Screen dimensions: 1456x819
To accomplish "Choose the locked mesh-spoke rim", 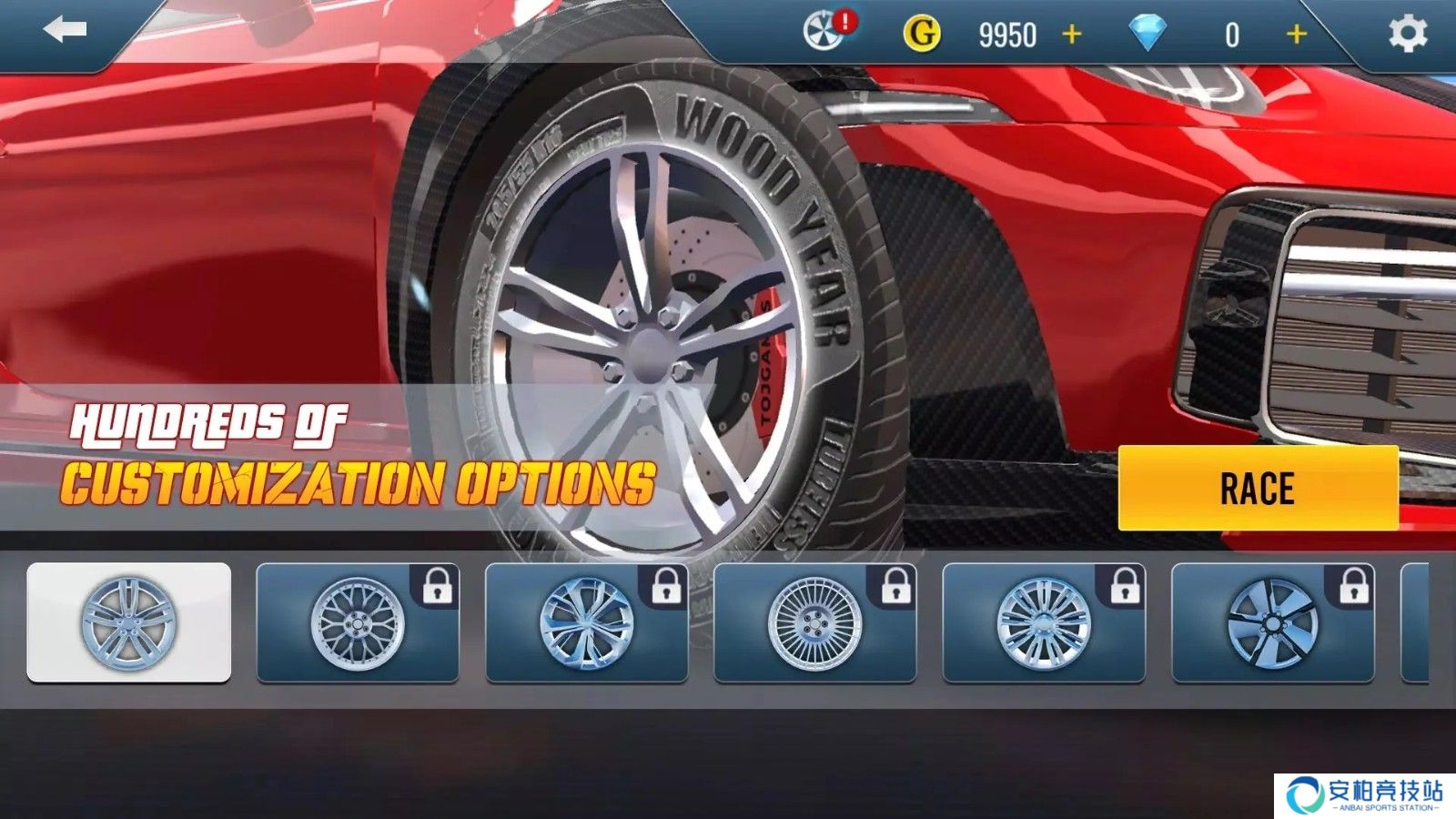I will coord(358,622).
